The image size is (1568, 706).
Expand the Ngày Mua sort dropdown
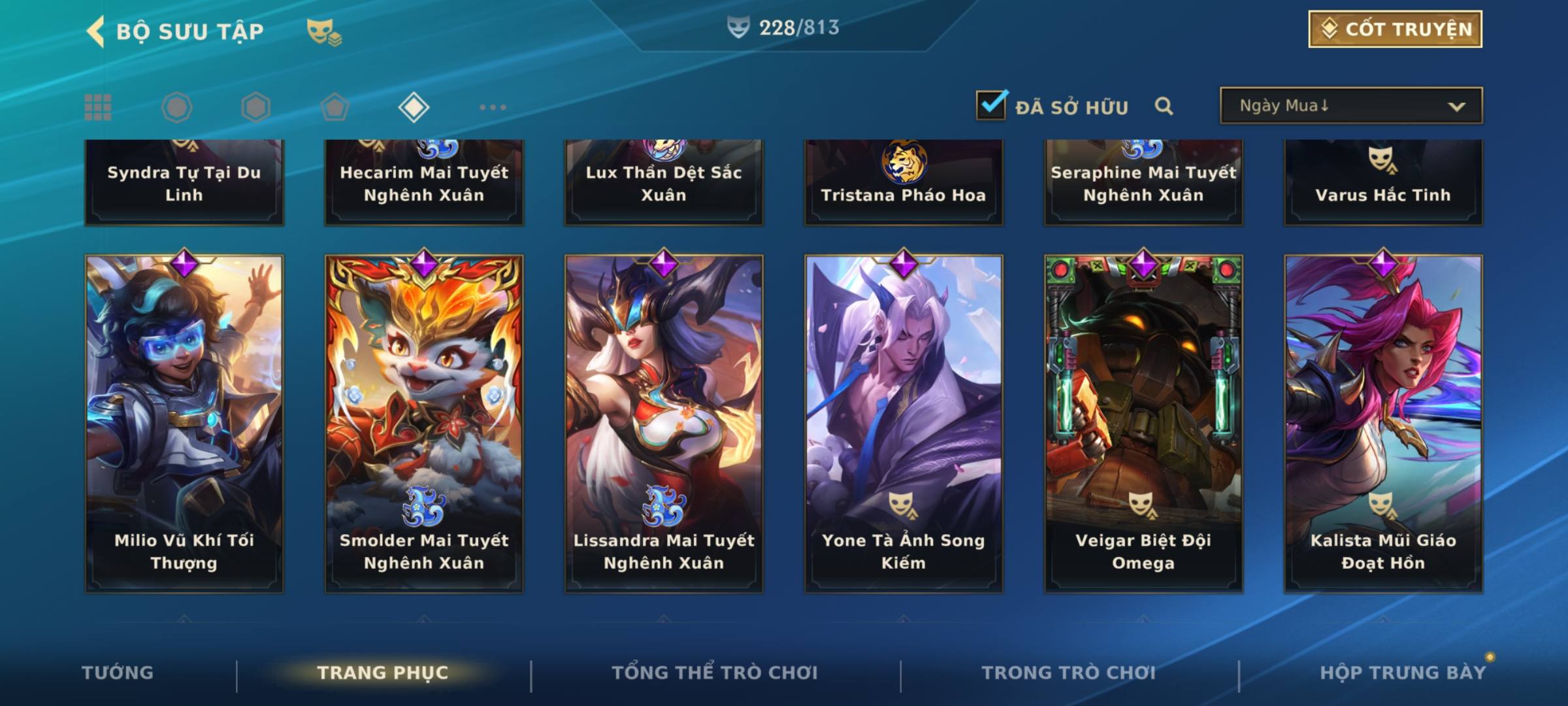click(1350, 106)
